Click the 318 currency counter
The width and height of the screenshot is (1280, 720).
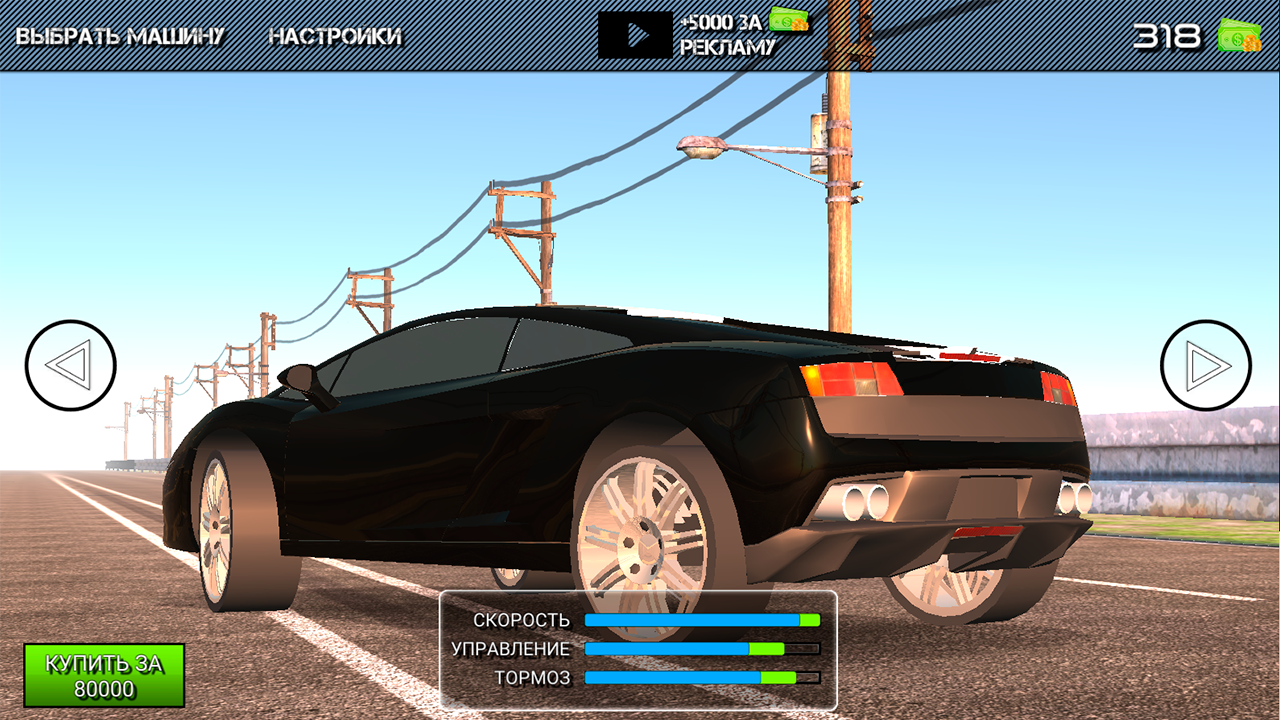[1168, 34]
